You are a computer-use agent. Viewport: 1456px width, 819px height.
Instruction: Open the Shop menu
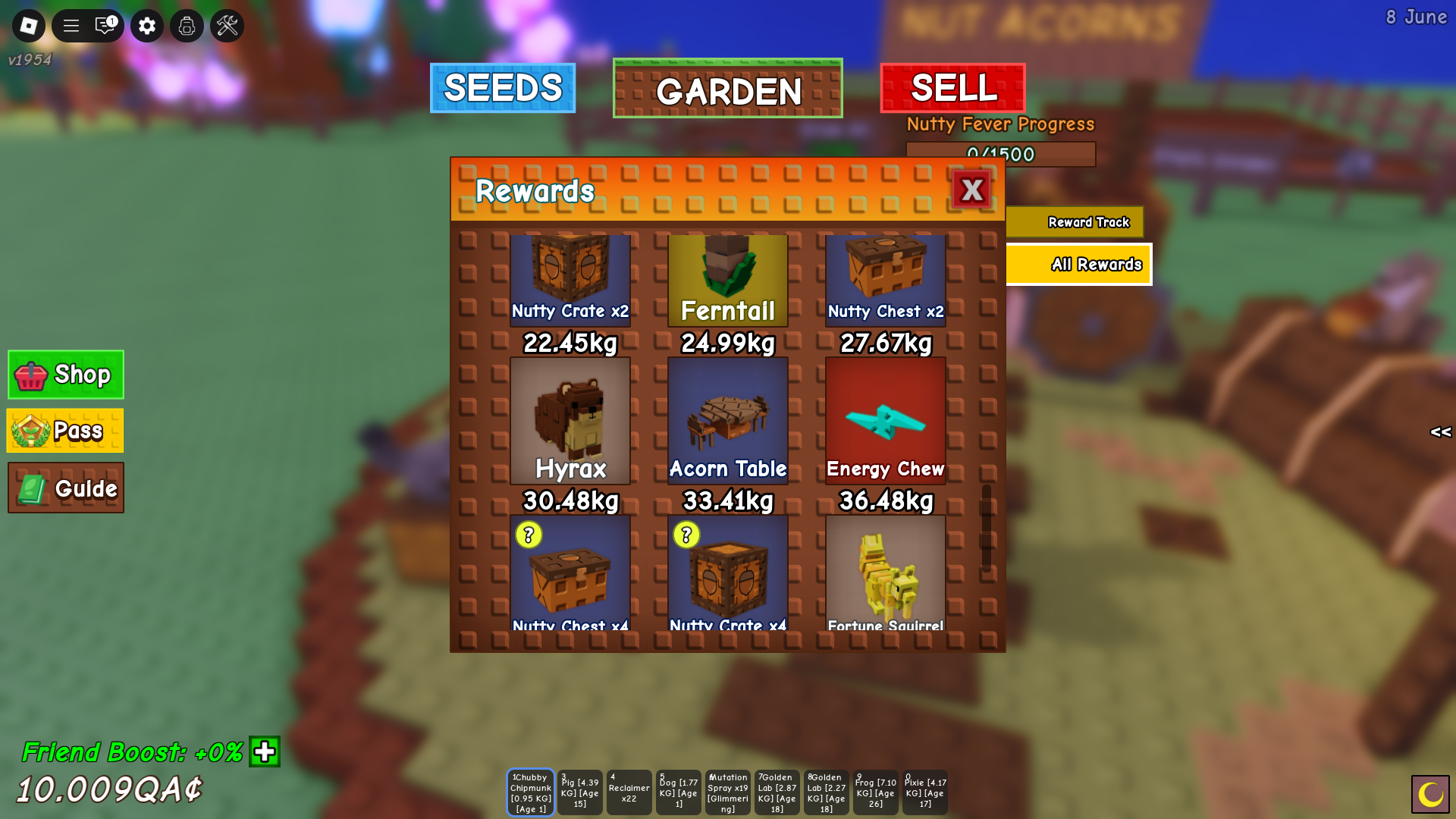pos(66,375)
